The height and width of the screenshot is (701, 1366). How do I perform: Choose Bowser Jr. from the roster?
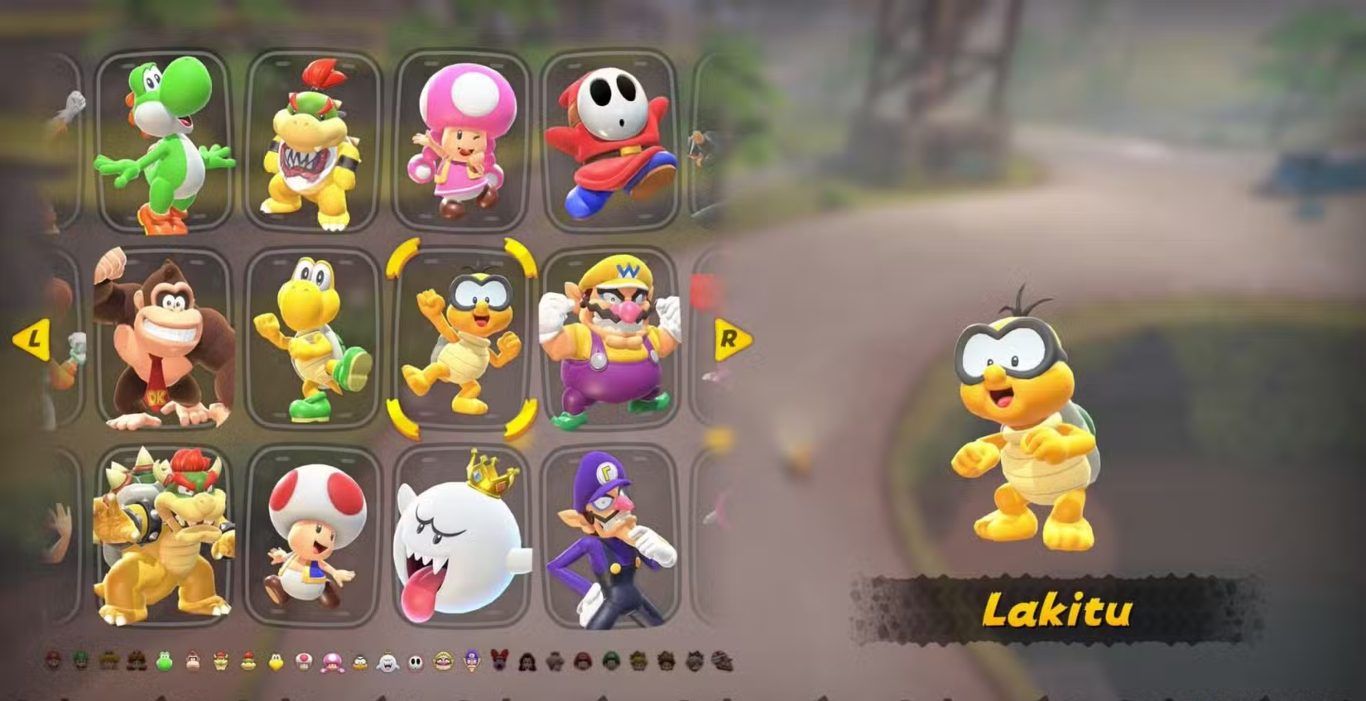click(312, 140)
